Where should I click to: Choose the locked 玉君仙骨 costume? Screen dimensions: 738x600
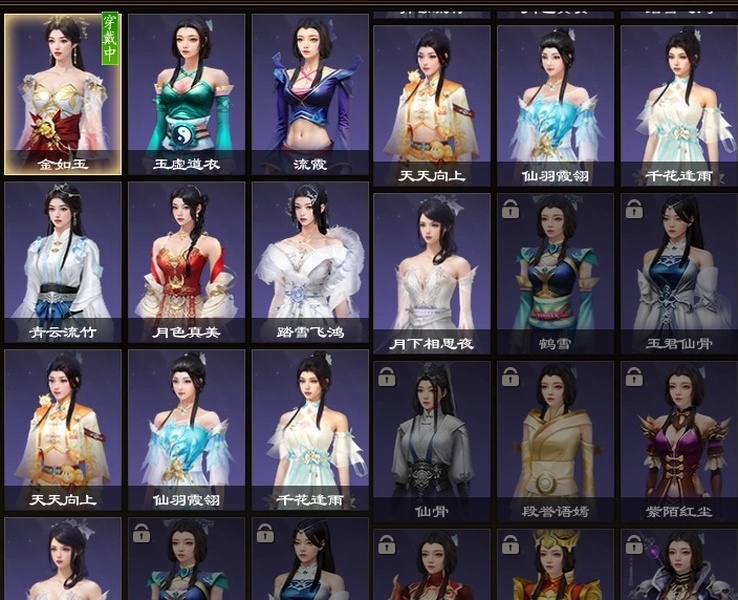pos(679,273)
